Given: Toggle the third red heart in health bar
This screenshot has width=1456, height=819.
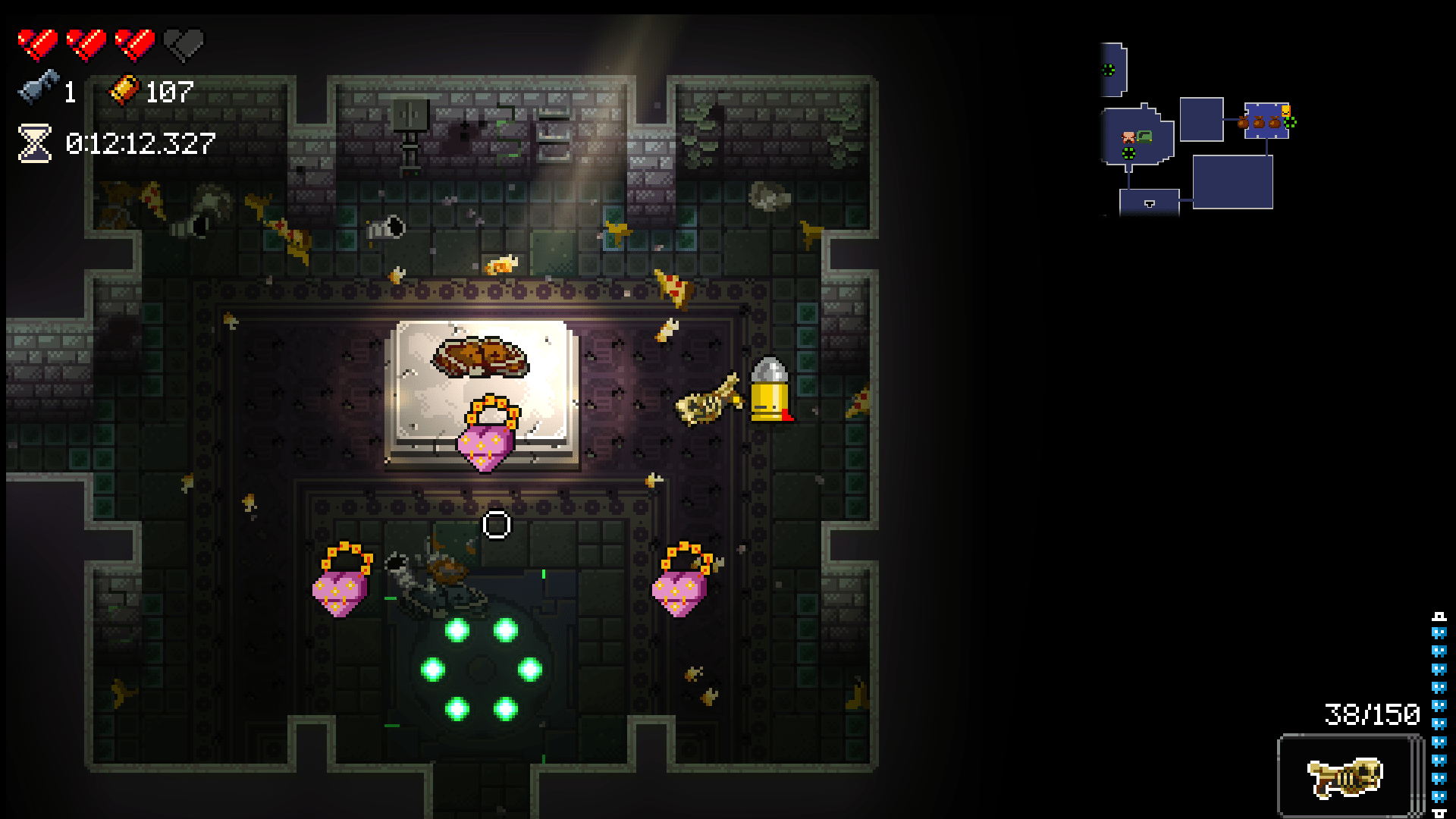Looking at the screenshot, I should point(133,42).
